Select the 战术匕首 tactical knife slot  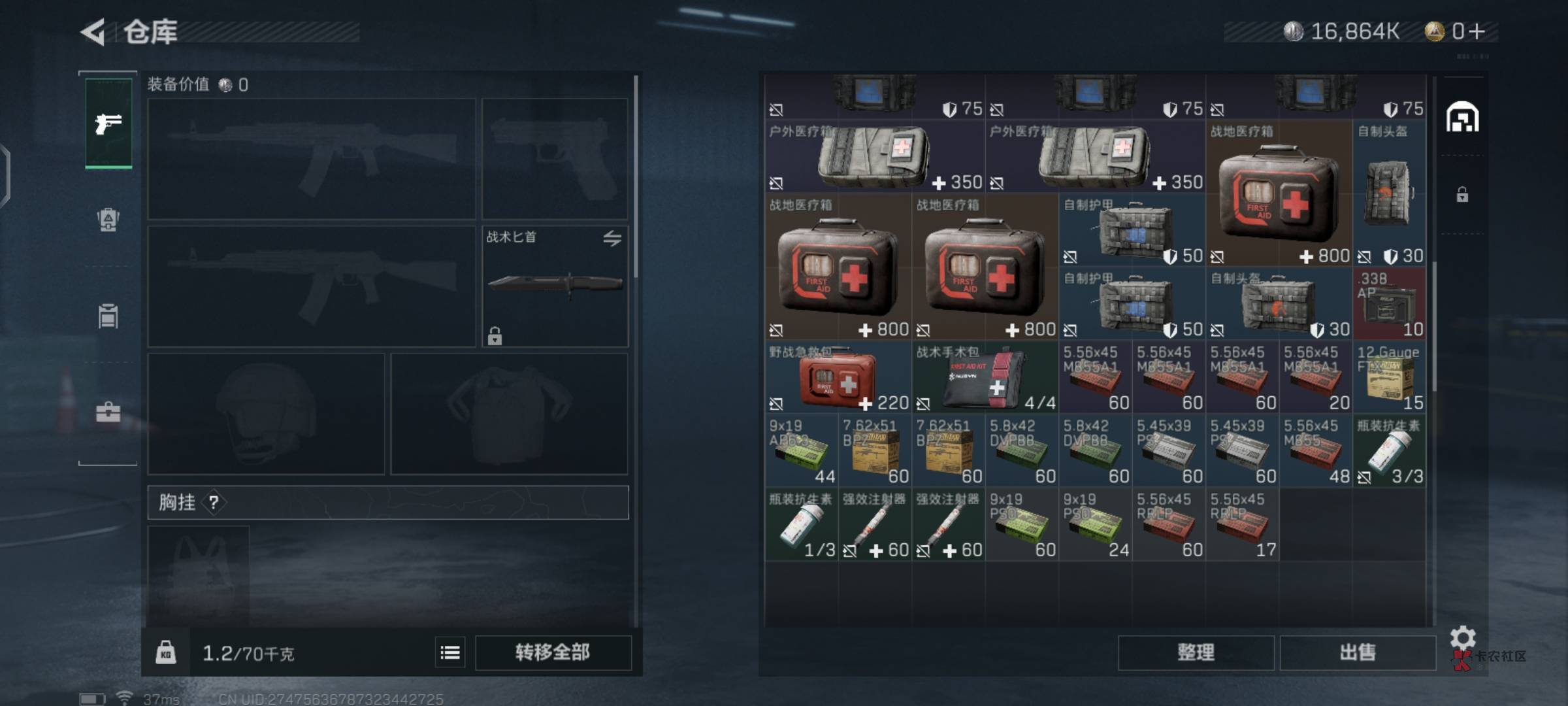coord(555,286)
